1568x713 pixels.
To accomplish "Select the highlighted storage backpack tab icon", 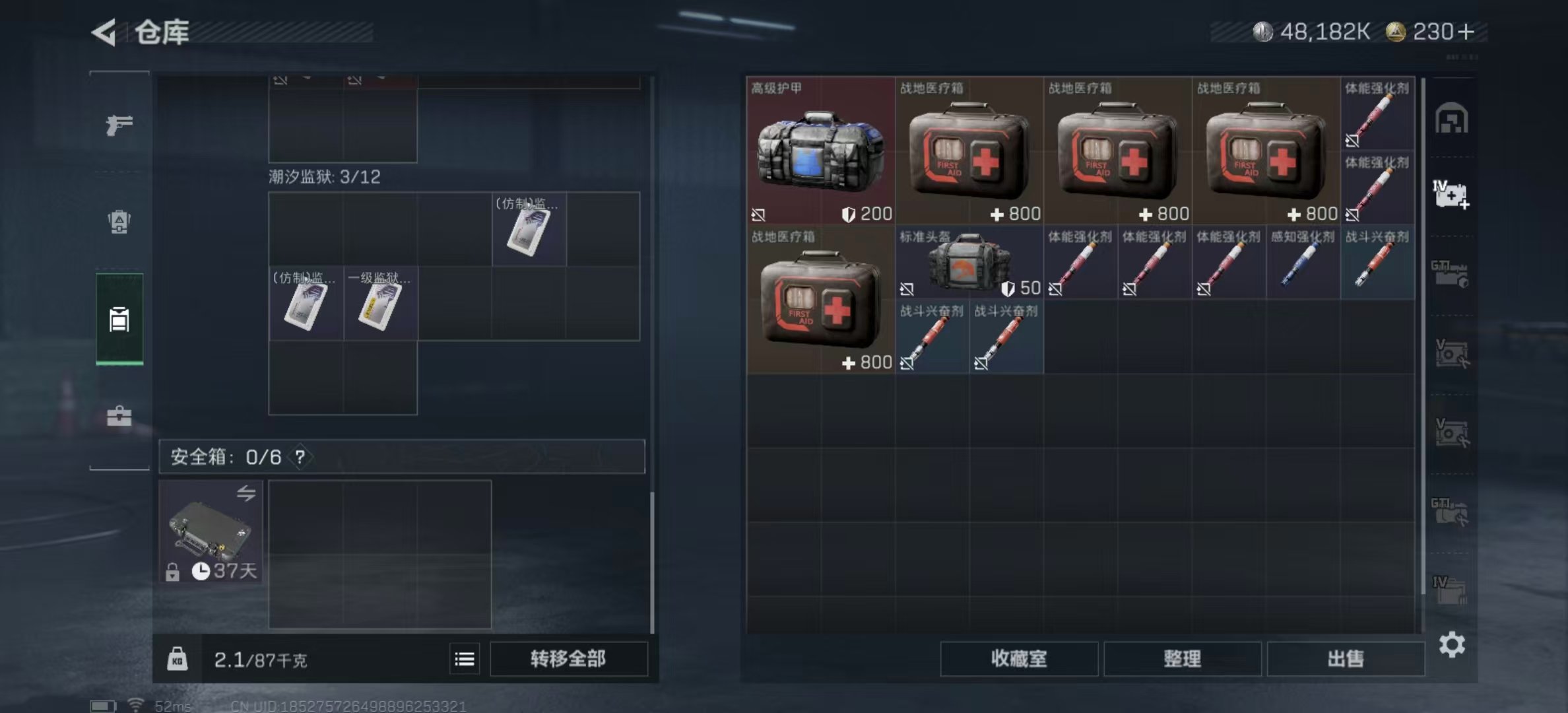I will (x=119, y=320).
